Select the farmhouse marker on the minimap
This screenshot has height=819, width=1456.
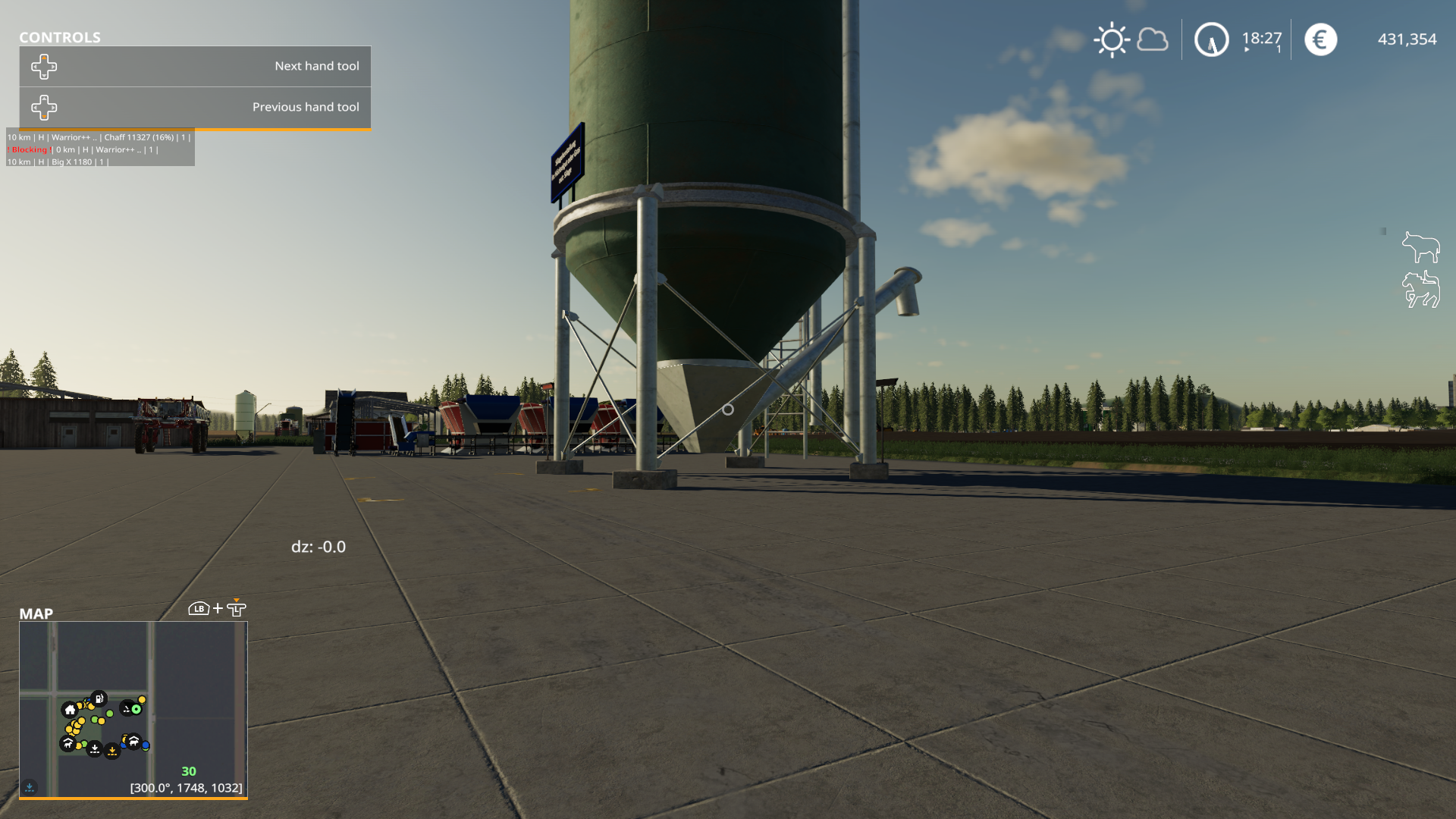70,711
